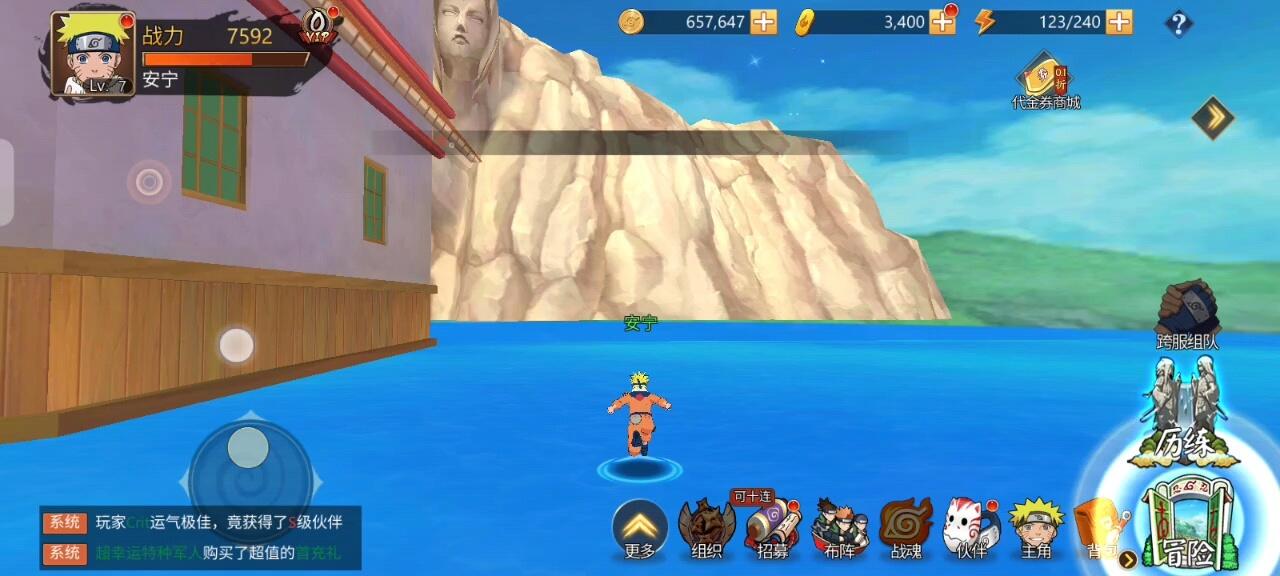
Task: Open the 招募 recruit scroll
Action: tap(772, 528)
